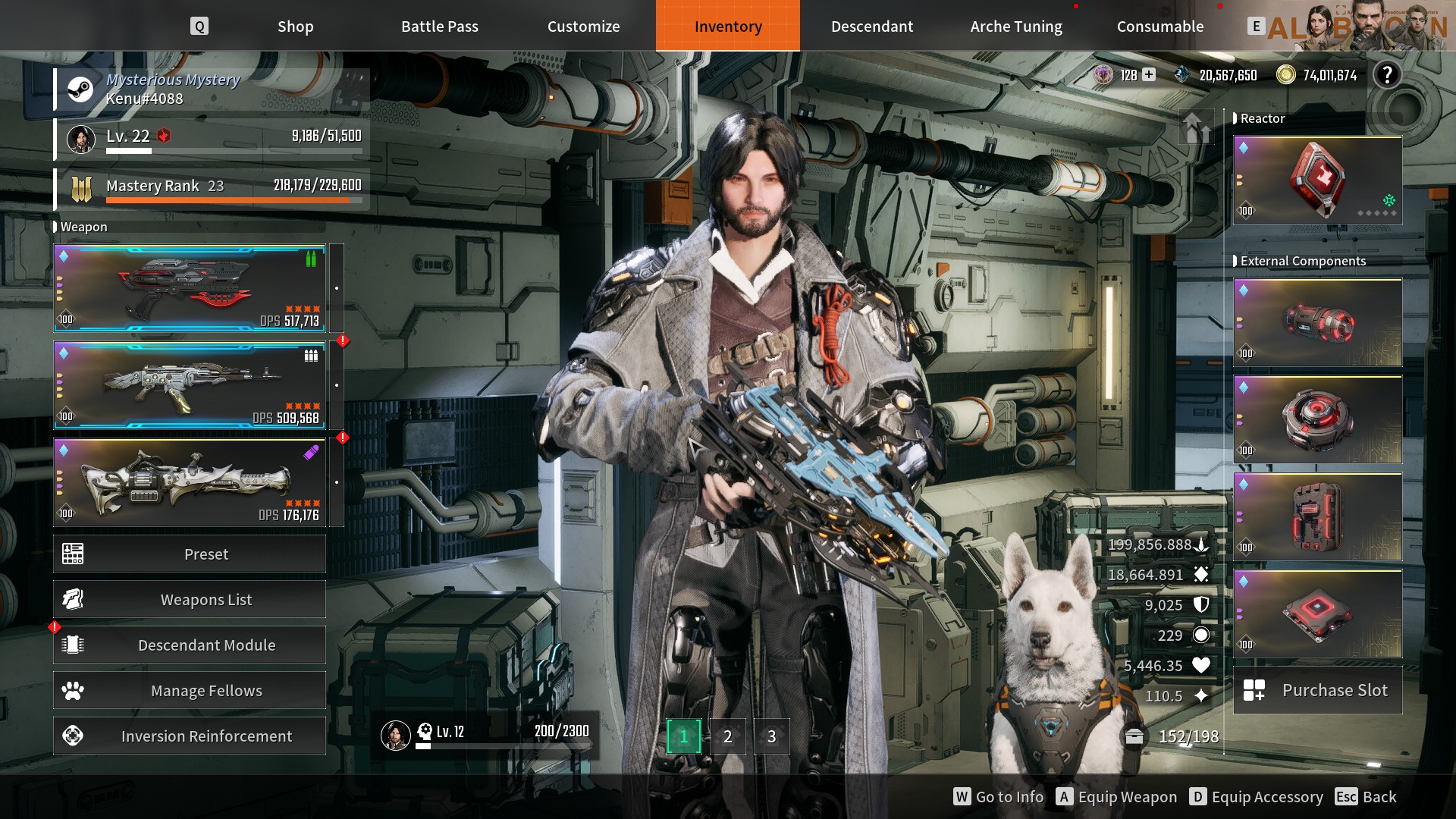Purchase an additional component slot
Viewport: 1456px width, 819px height.
[x=1317, y=691]
